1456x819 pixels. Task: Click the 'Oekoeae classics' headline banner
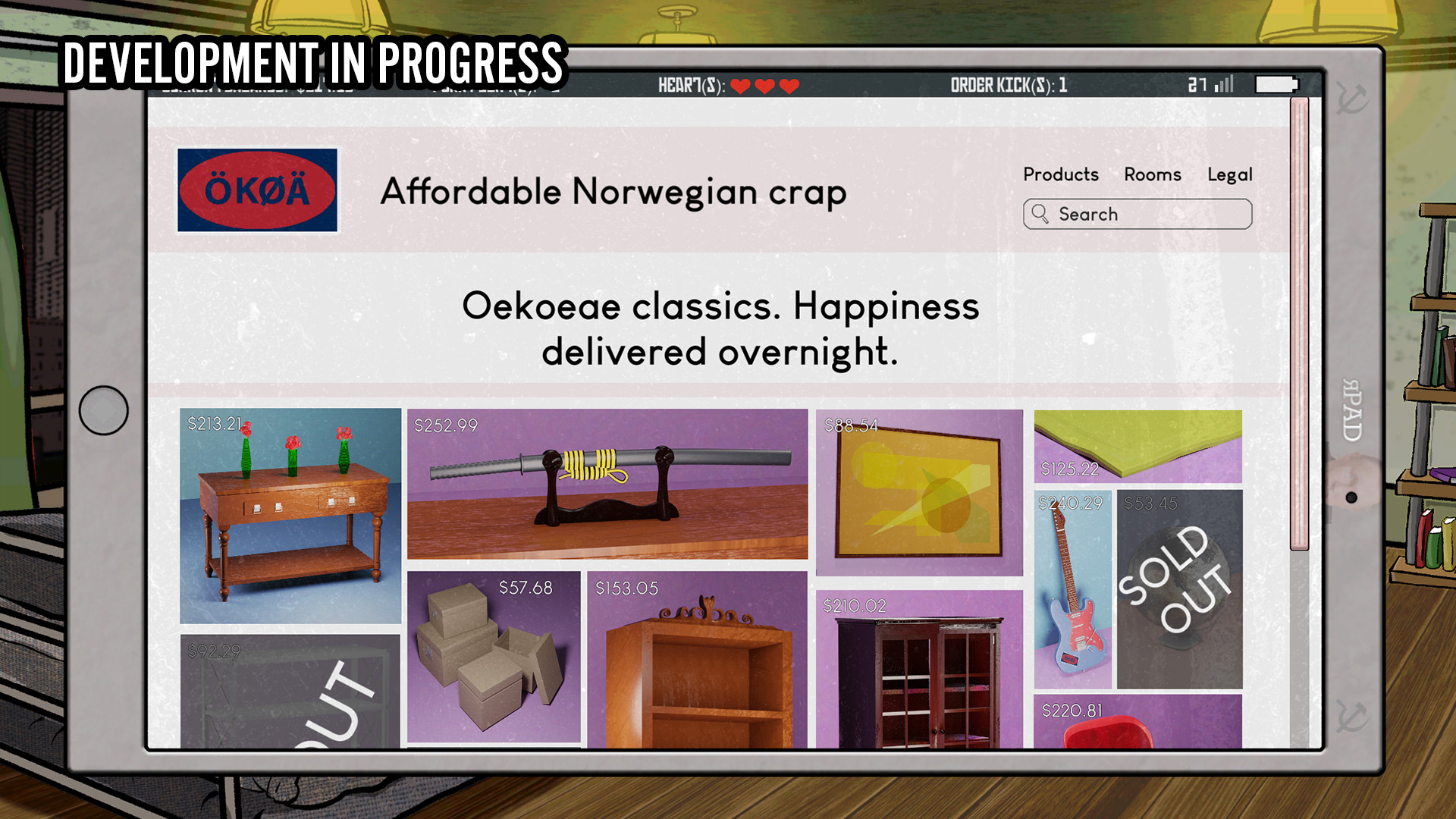click(720, 329)
